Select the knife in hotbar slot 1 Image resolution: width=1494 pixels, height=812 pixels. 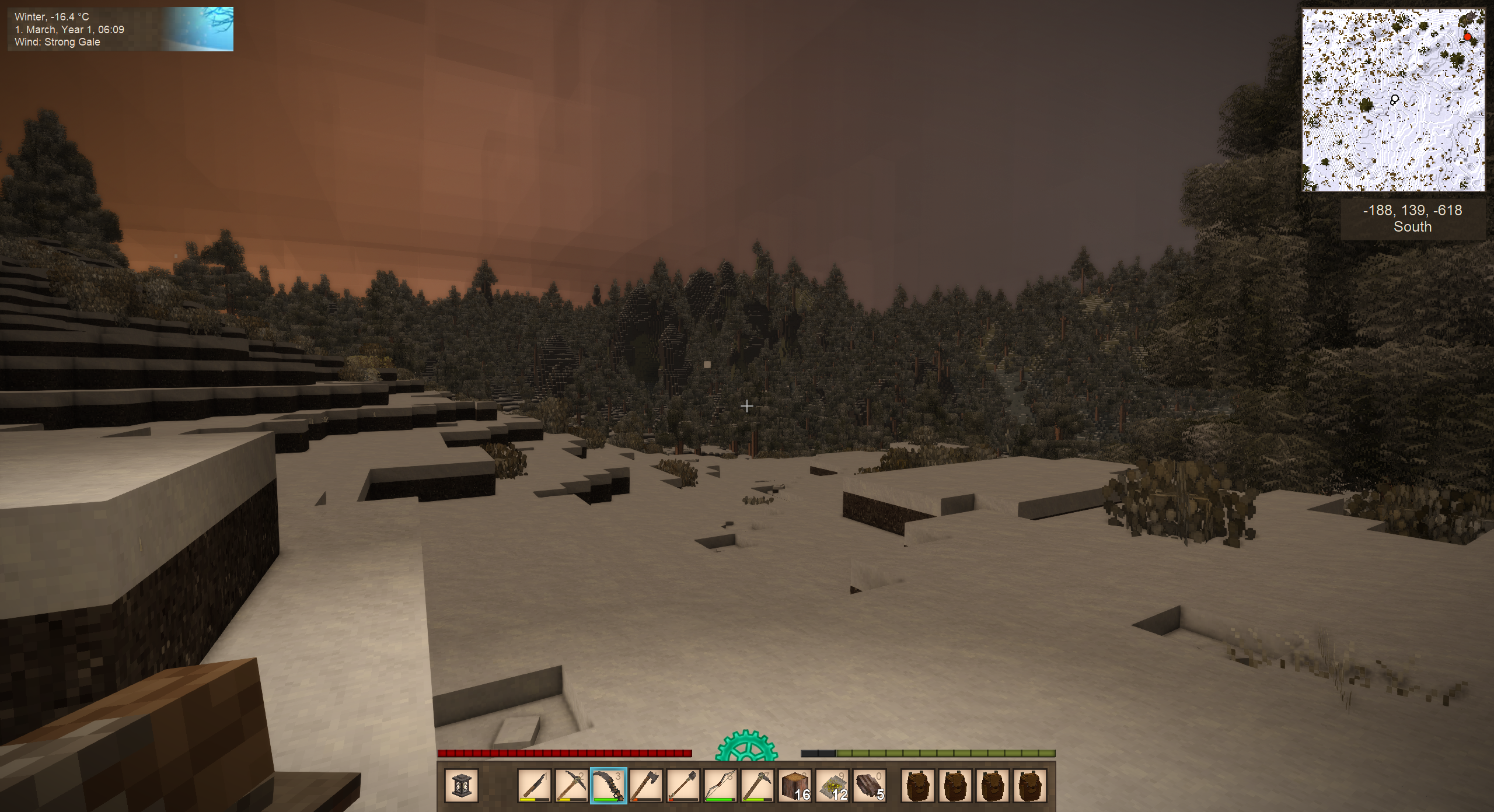pos(534,785)
